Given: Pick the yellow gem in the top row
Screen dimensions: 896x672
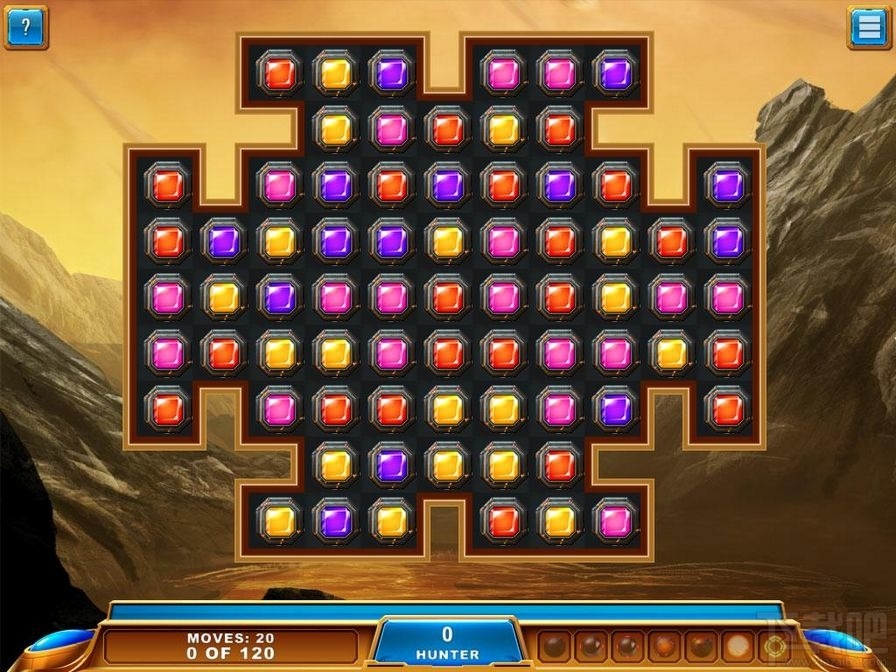Looking at the screenshot, I should (335, 72).
